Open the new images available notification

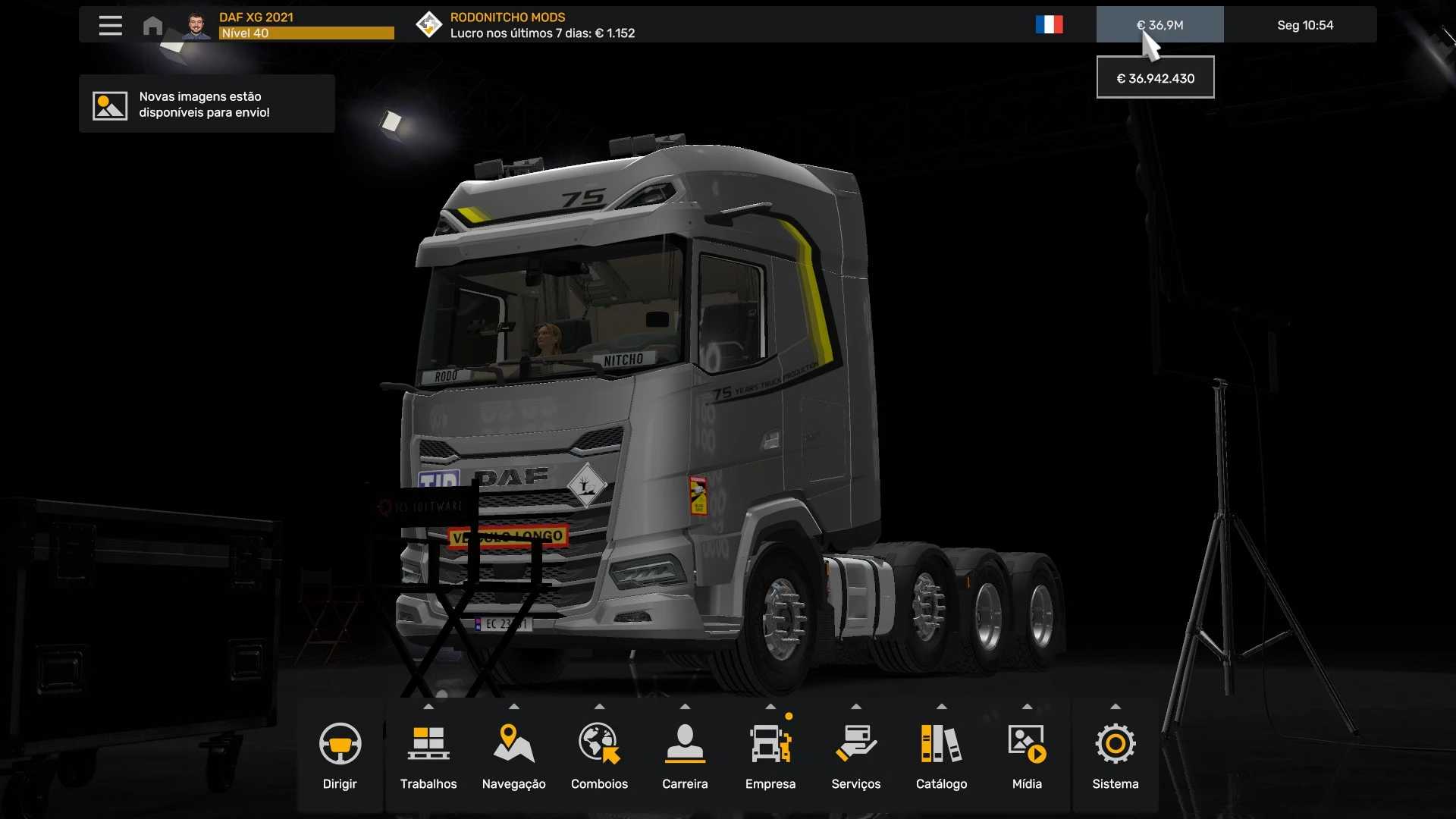coord(206,105)
